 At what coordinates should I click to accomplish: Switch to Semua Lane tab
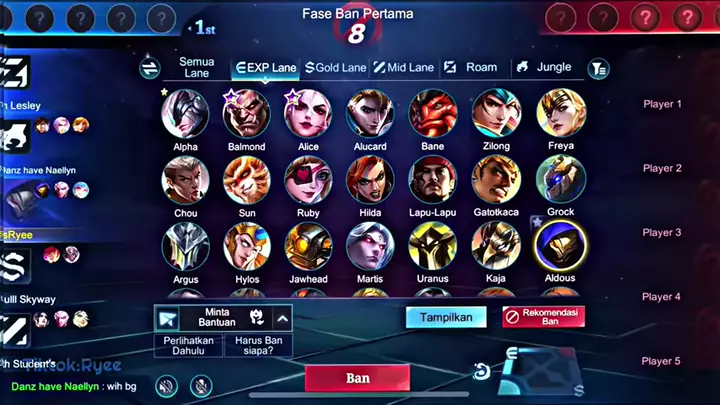[196, 68]
